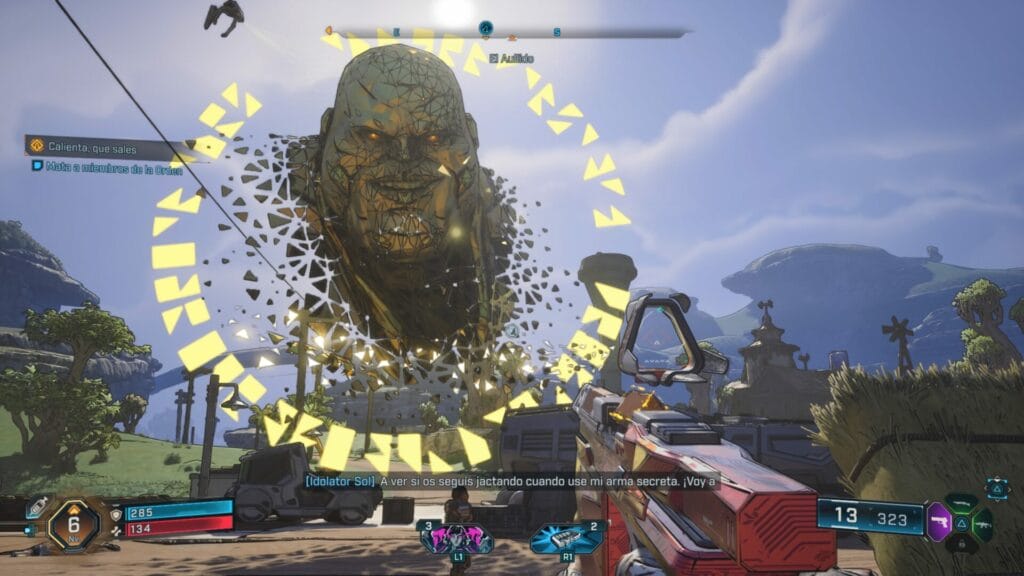Activate the pink action skill icon
The width and height of the screenshot is (1024, 576).
[x=455, y=538]
